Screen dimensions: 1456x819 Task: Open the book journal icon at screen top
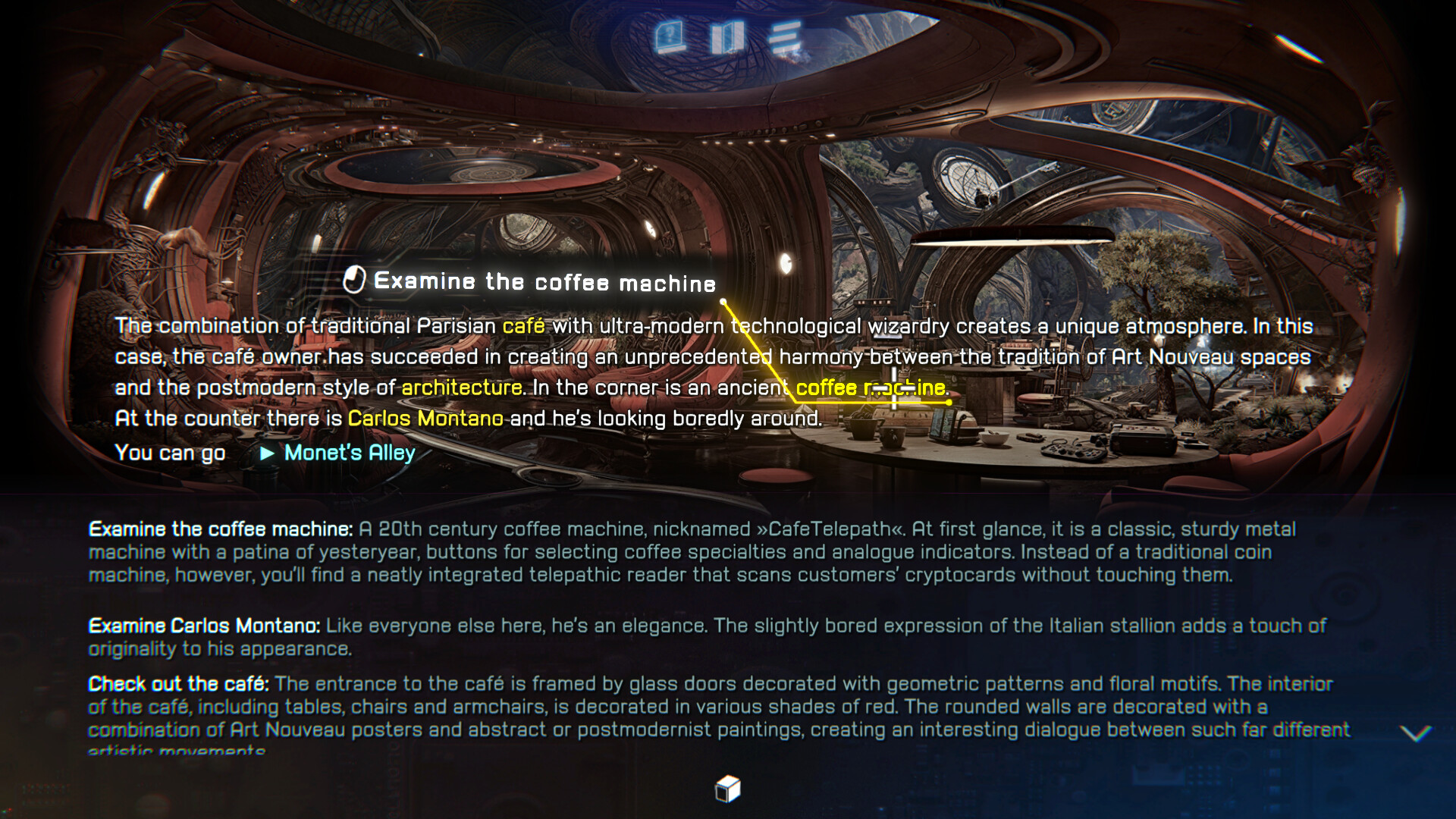tap(728, 33)
